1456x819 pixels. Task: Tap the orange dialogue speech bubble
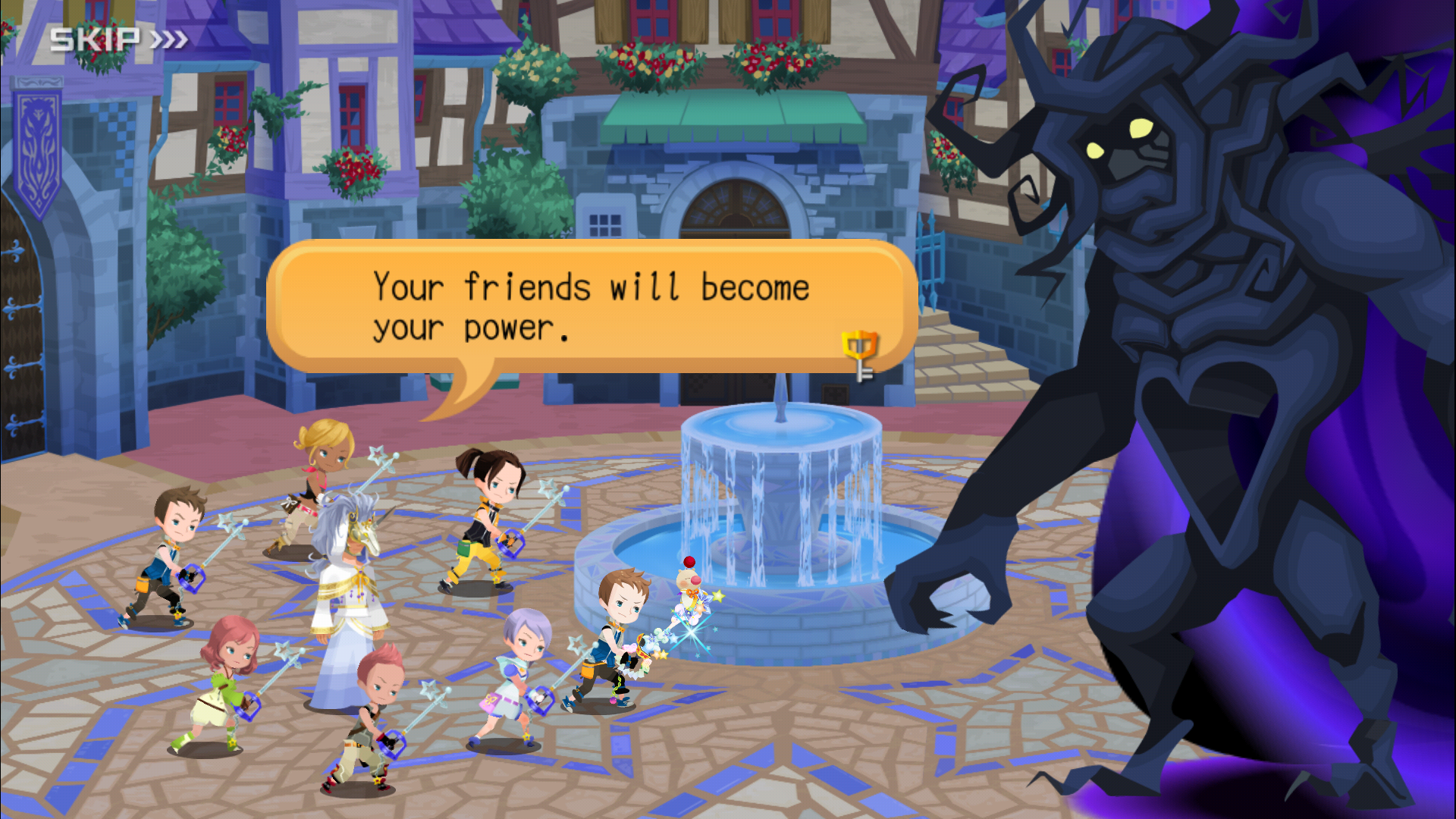pos(591,307)
